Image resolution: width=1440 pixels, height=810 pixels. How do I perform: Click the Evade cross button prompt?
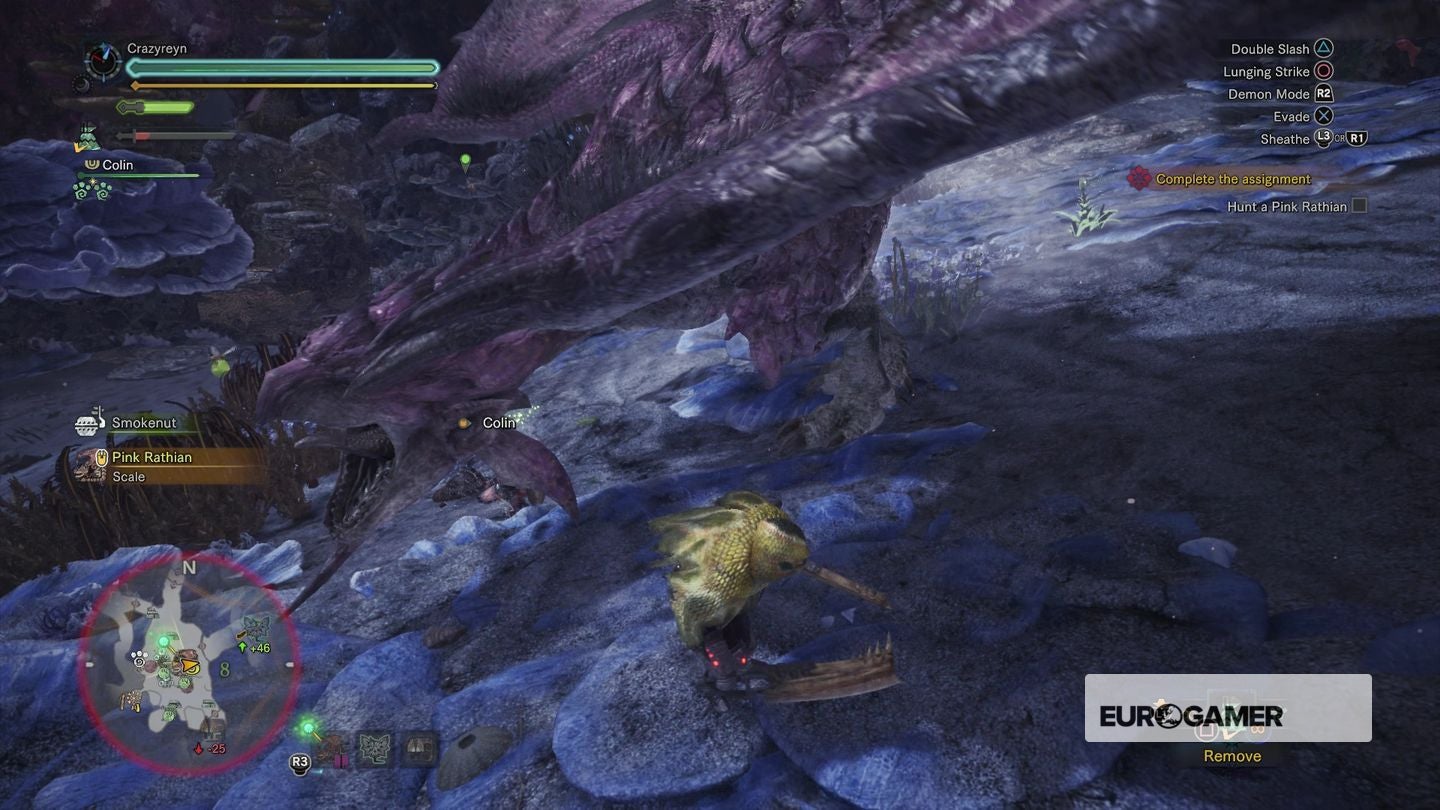(x=1324, y=116)
